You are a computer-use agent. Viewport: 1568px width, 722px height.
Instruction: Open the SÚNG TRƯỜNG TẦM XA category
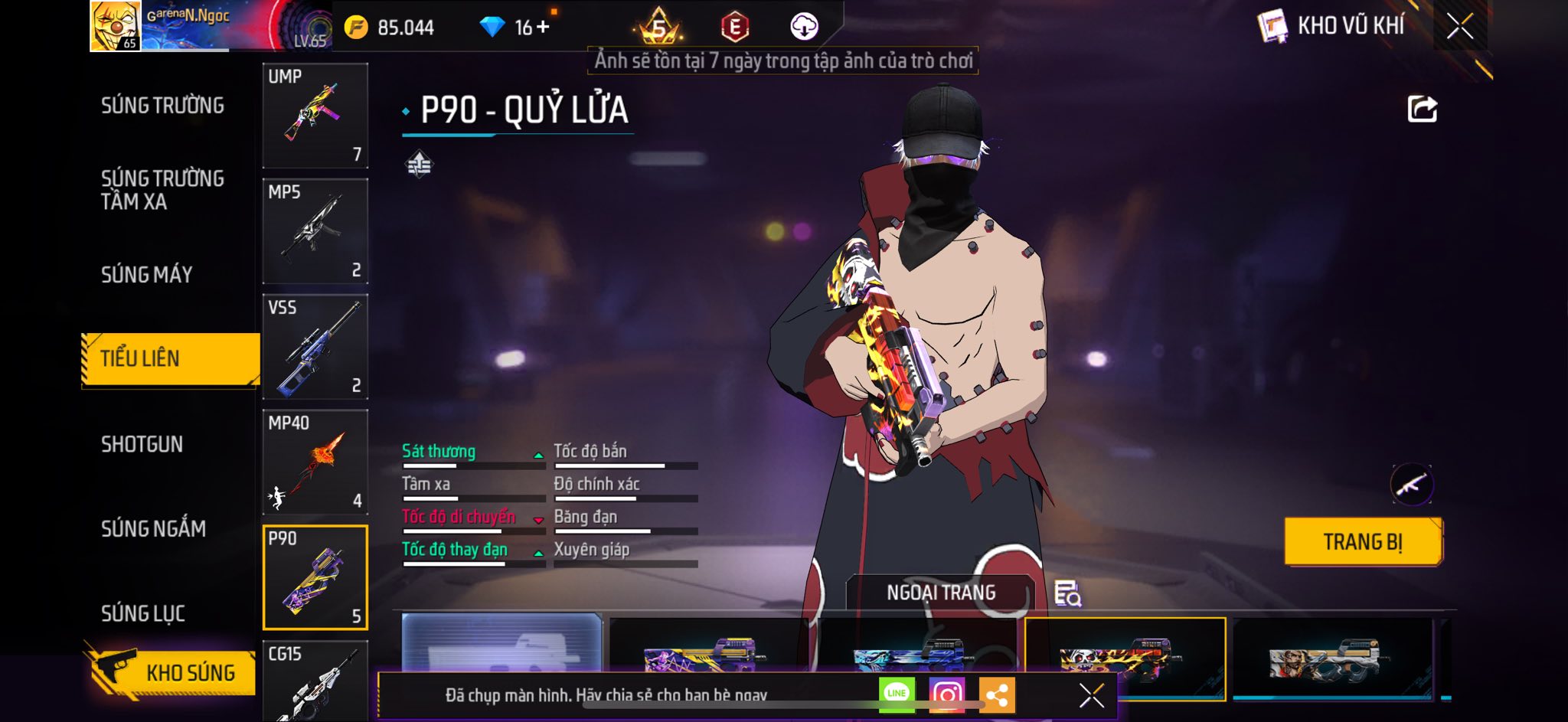pos(162,190)
